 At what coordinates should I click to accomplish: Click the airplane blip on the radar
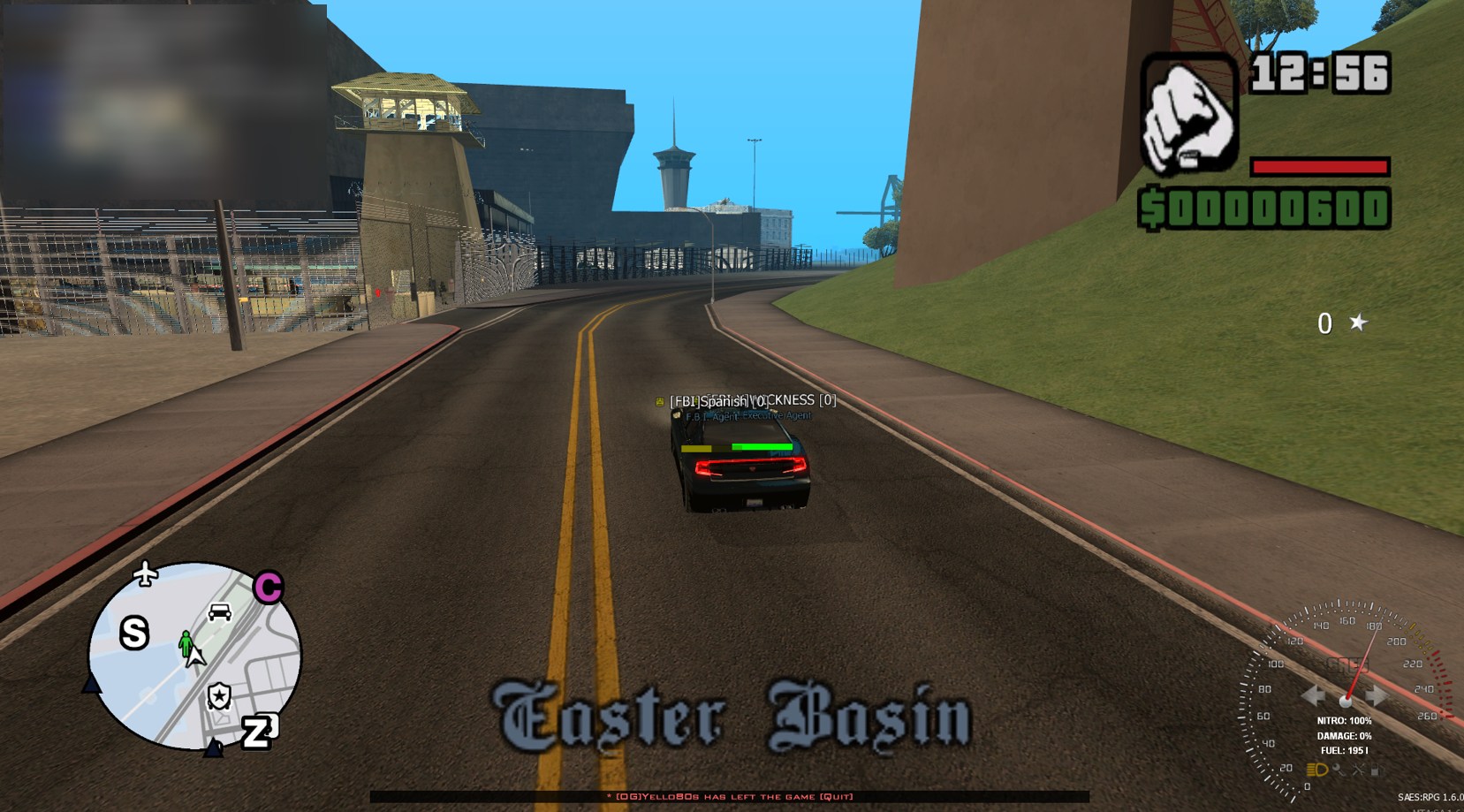(x=145, y=575)
